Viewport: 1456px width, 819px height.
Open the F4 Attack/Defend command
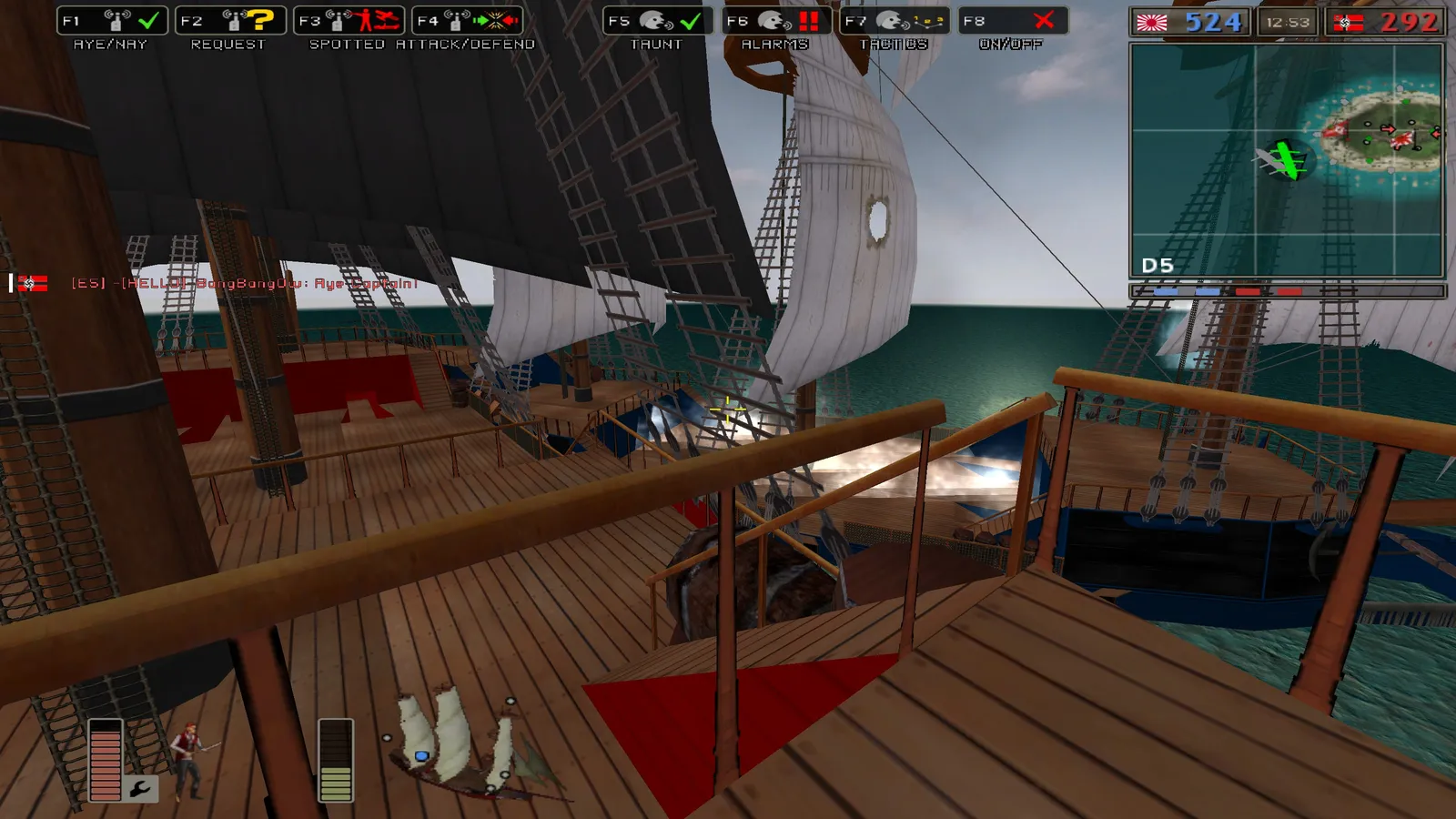point(467,21)
